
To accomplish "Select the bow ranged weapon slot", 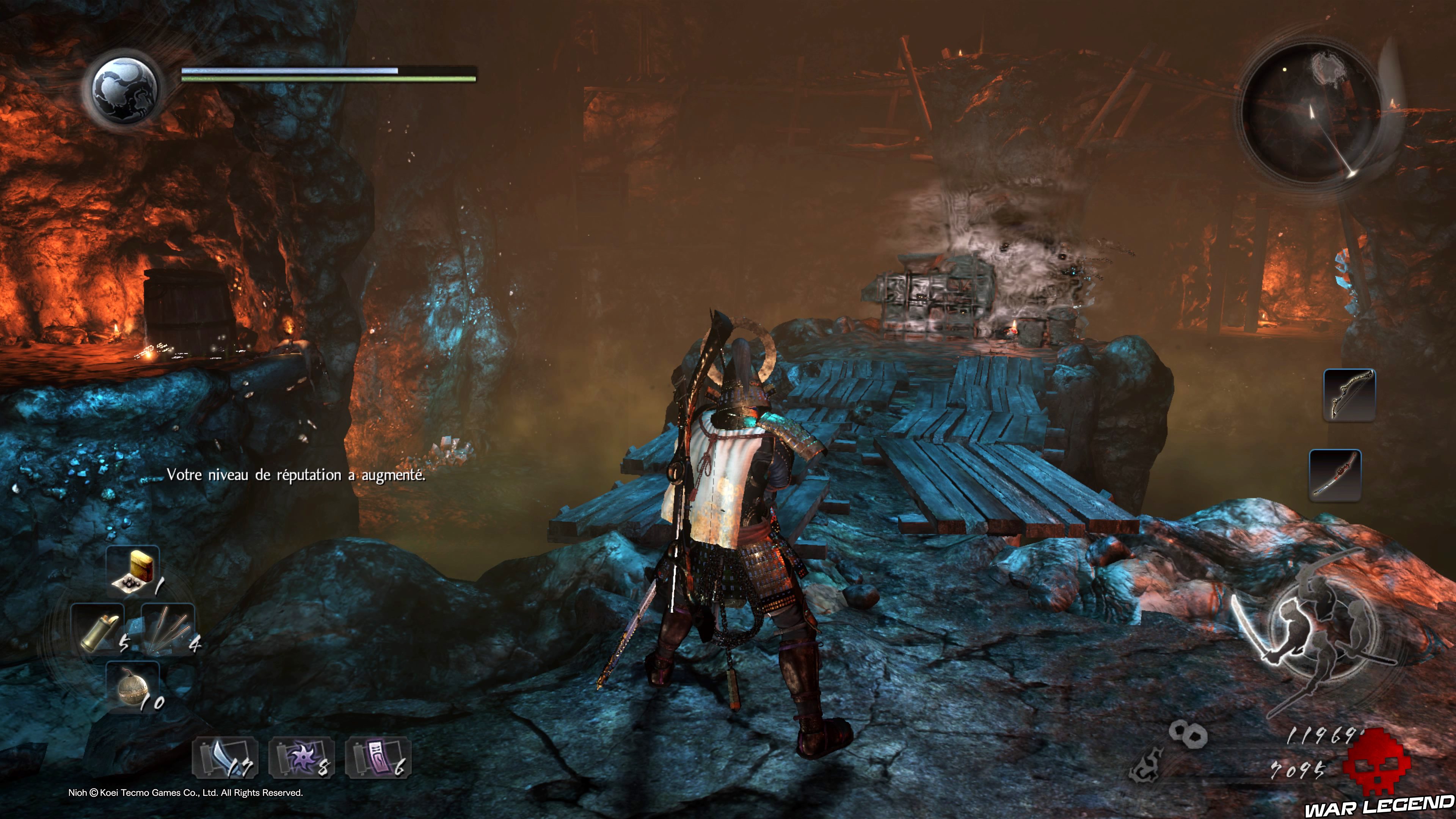I will [1349, 394].
